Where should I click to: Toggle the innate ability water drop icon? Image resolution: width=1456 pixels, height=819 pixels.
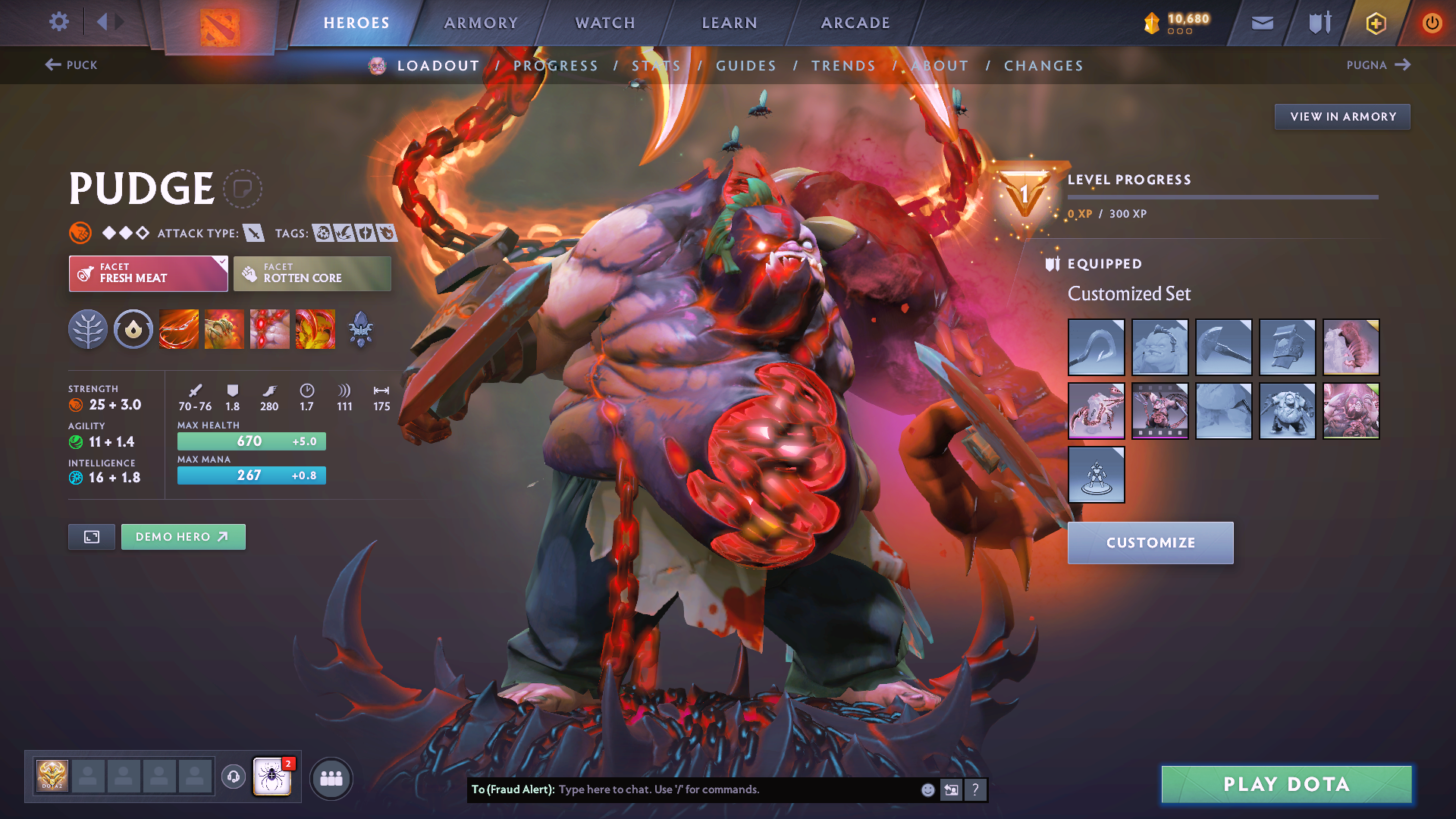pos(133,329)
